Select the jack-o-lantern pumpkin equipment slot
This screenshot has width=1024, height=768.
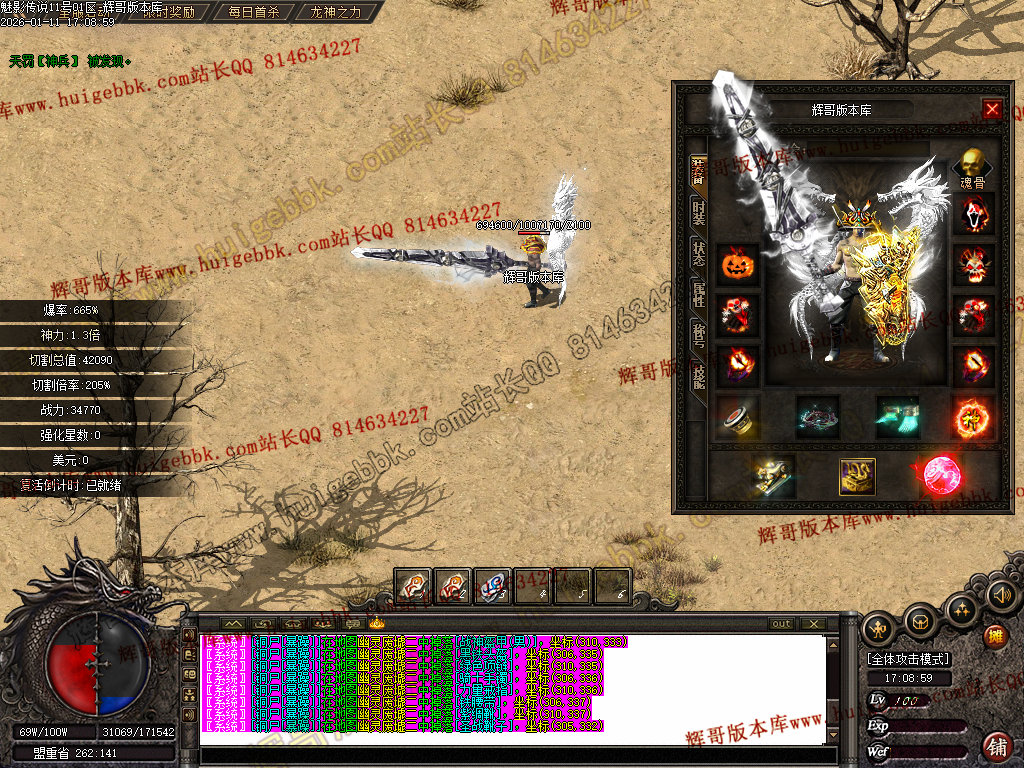point(738,265)
